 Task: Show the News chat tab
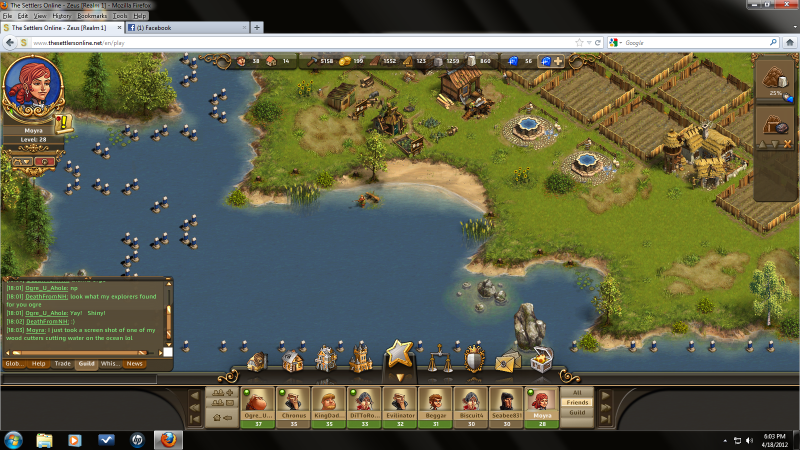point(134,364)
